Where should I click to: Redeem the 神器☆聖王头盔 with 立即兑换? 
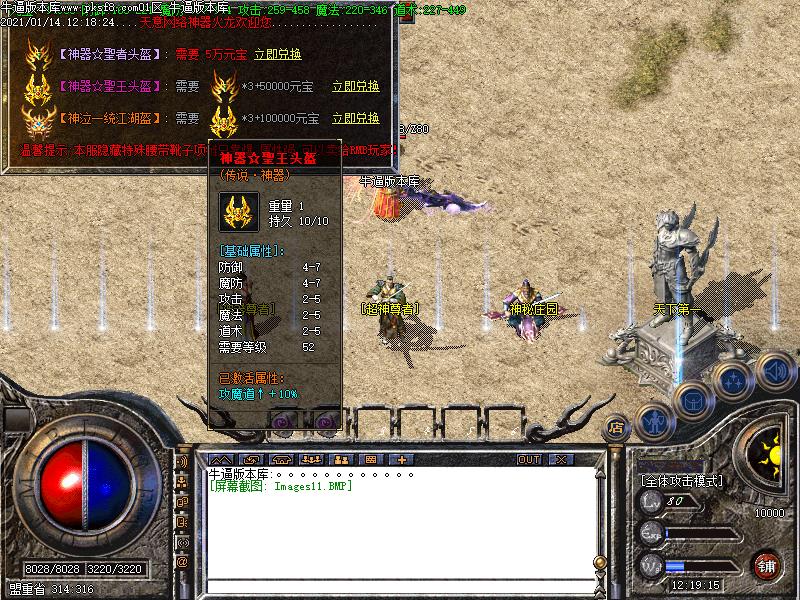(x=355, y=86)
